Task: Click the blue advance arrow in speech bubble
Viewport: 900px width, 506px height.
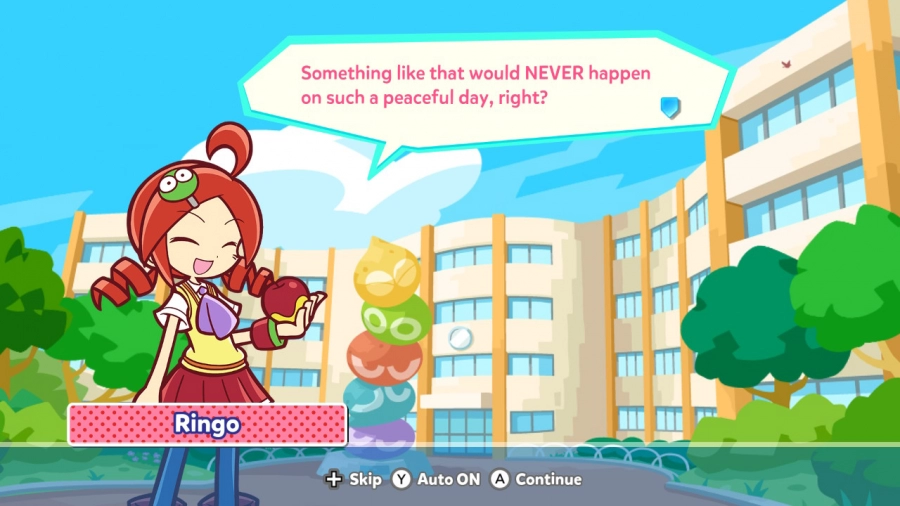Action: 670,107
